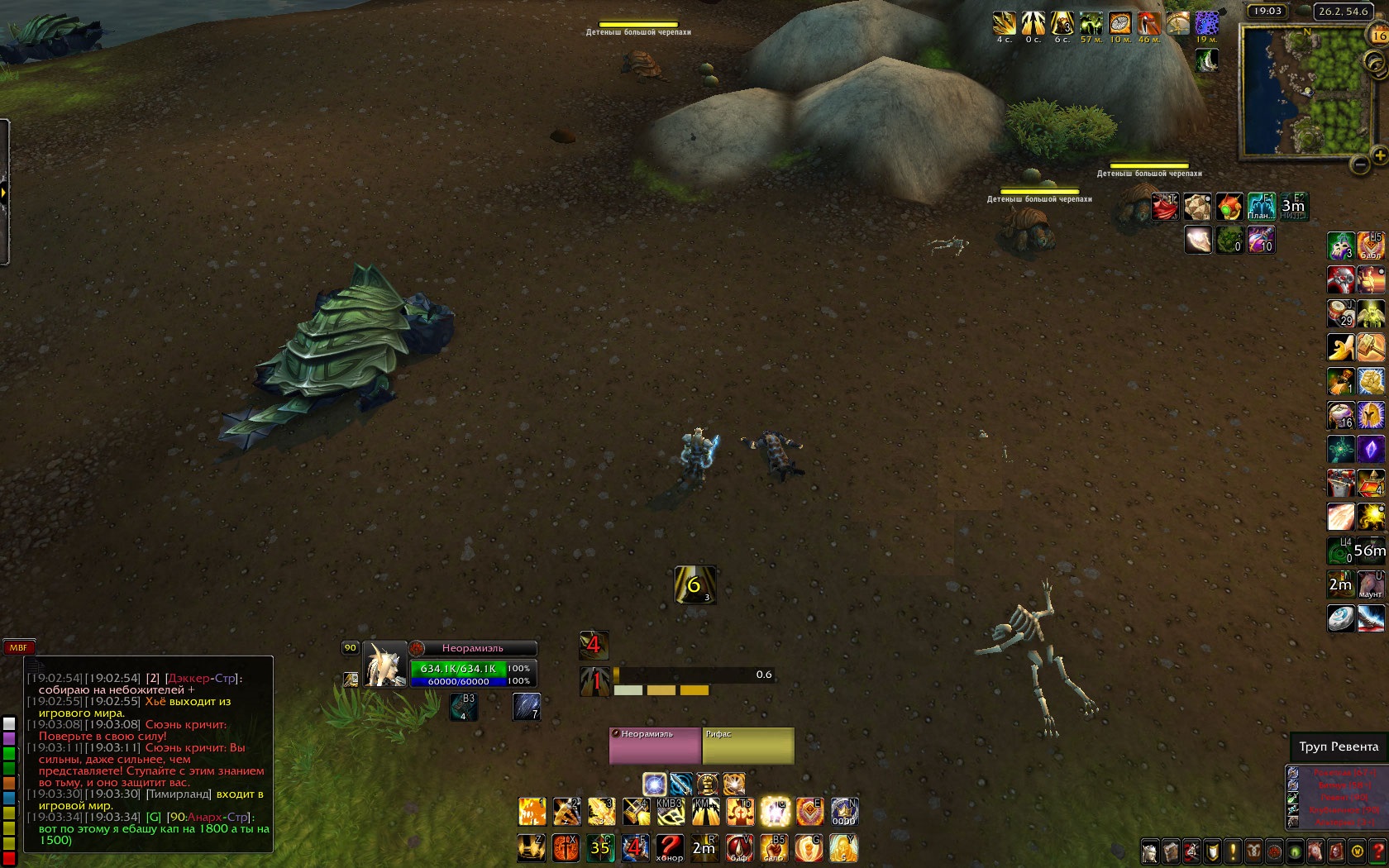Use the shield ability bound to E
This screenshot has width=1389, height=868.
coord(809,812)
